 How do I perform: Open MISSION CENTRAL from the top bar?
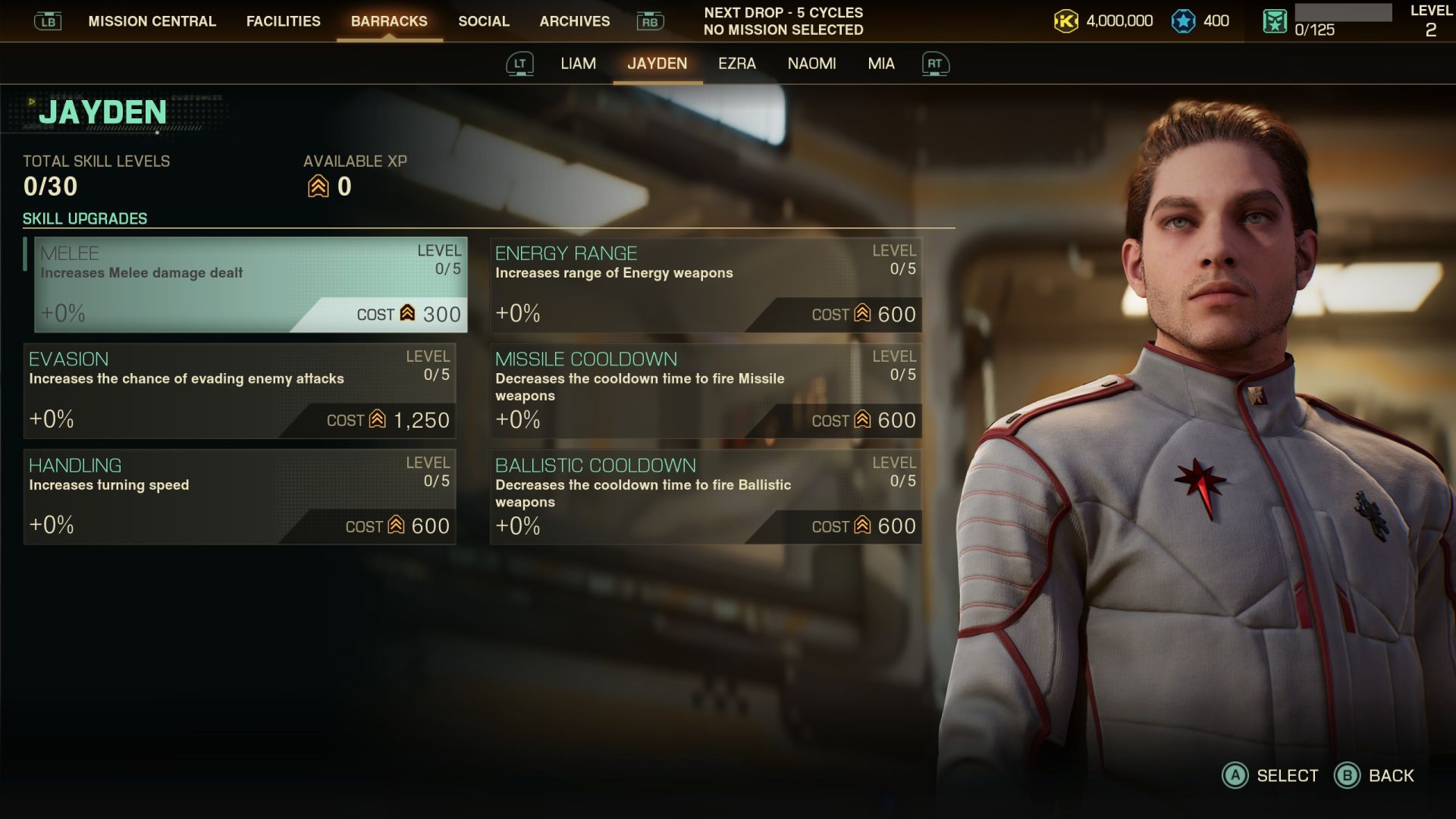[151, 21]
